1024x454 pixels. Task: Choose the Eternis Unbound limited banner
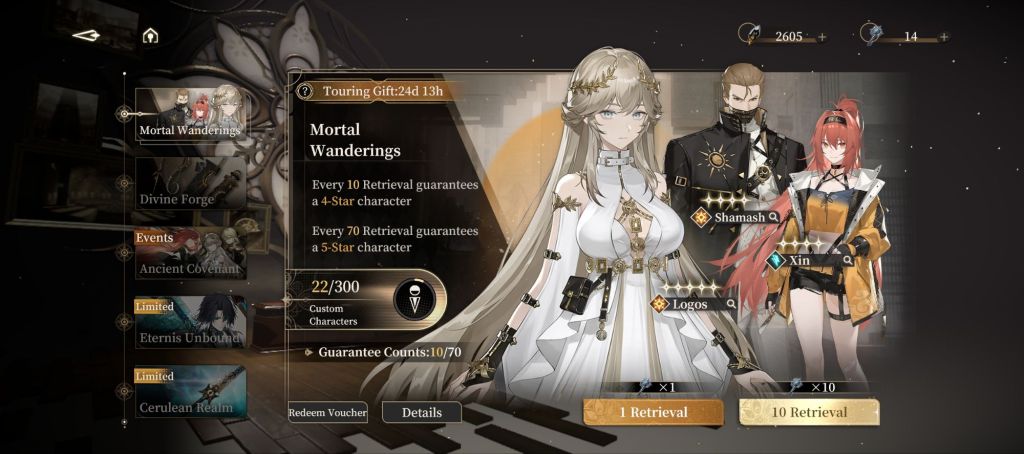190,323
